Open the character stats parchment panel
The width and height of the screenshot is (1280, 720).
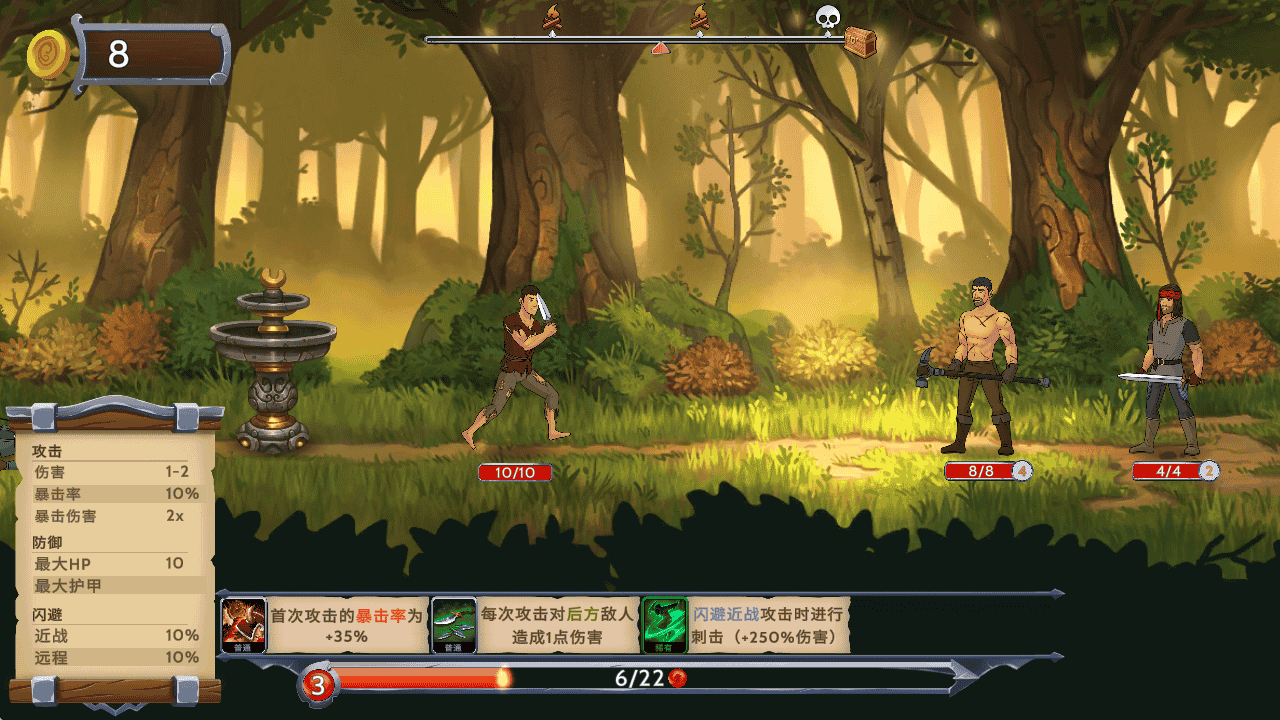[114, 553]
